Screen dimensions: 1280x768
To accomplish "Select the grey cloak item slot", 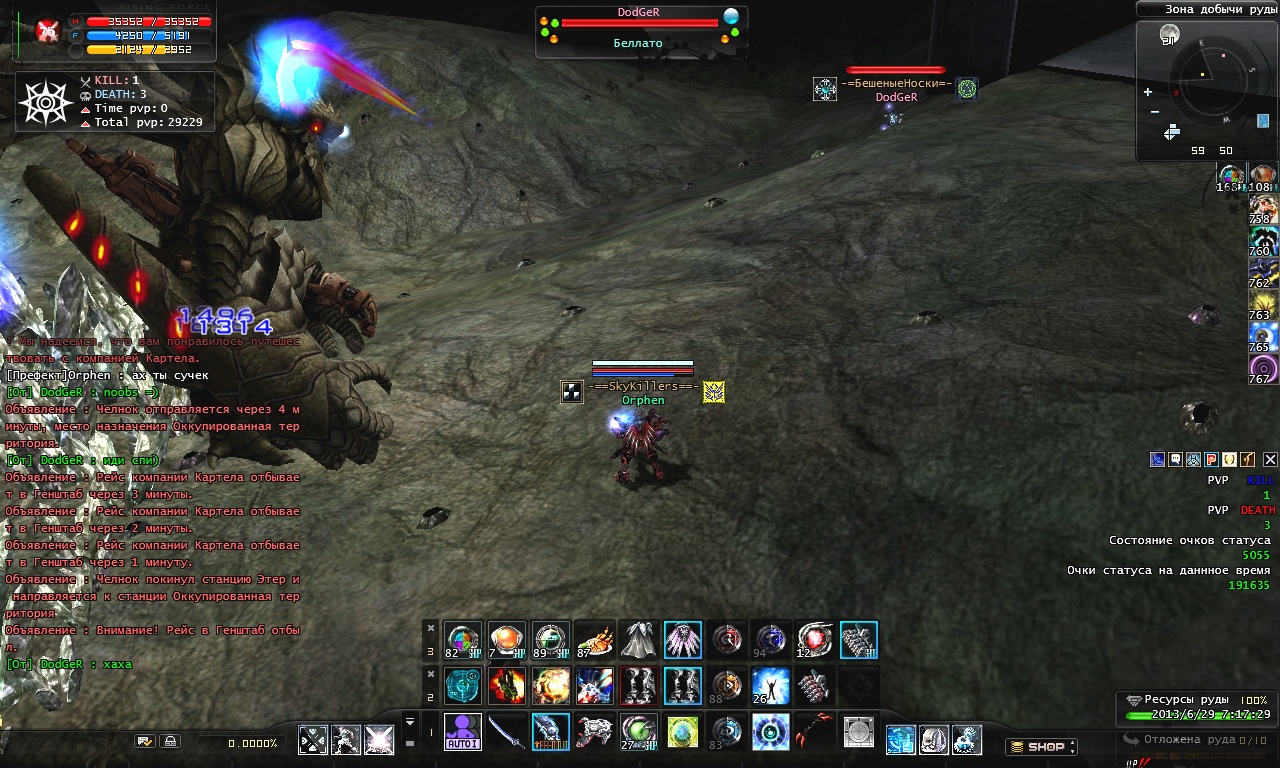I will click(638, 640).
